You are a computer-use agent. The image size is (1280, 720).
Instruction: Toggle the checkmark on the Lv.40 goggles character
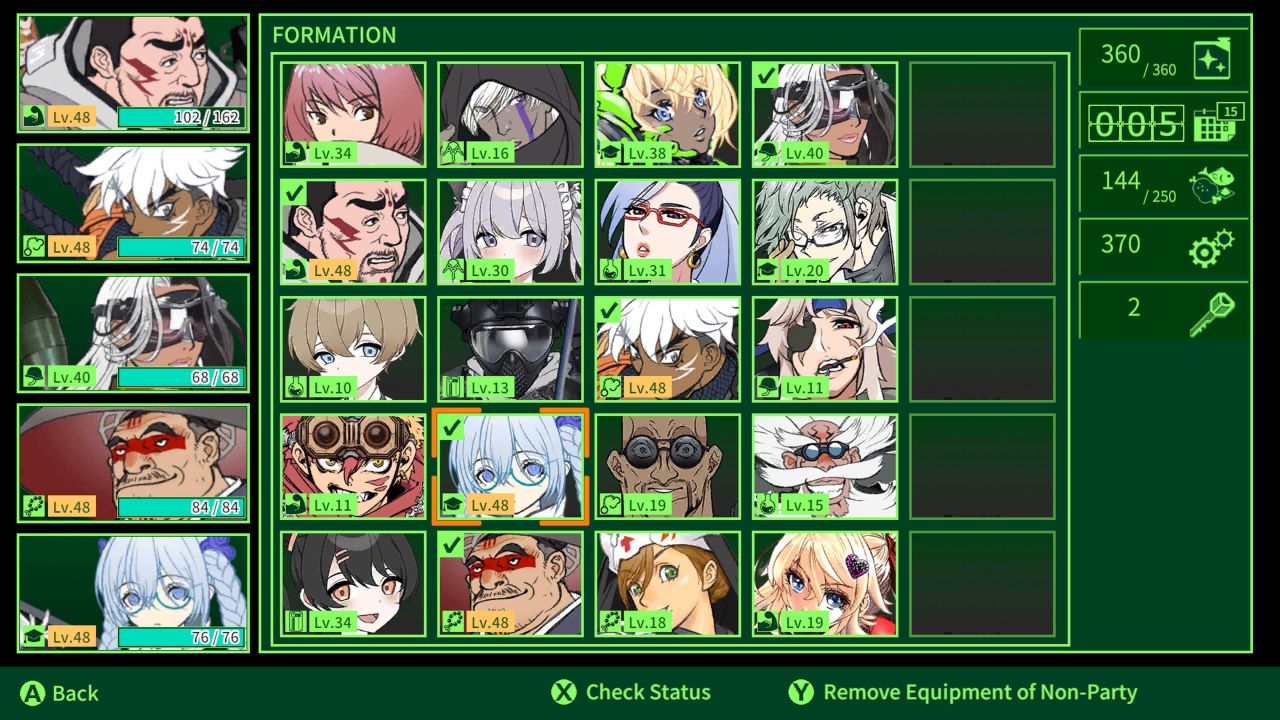(x=768, y=75)
